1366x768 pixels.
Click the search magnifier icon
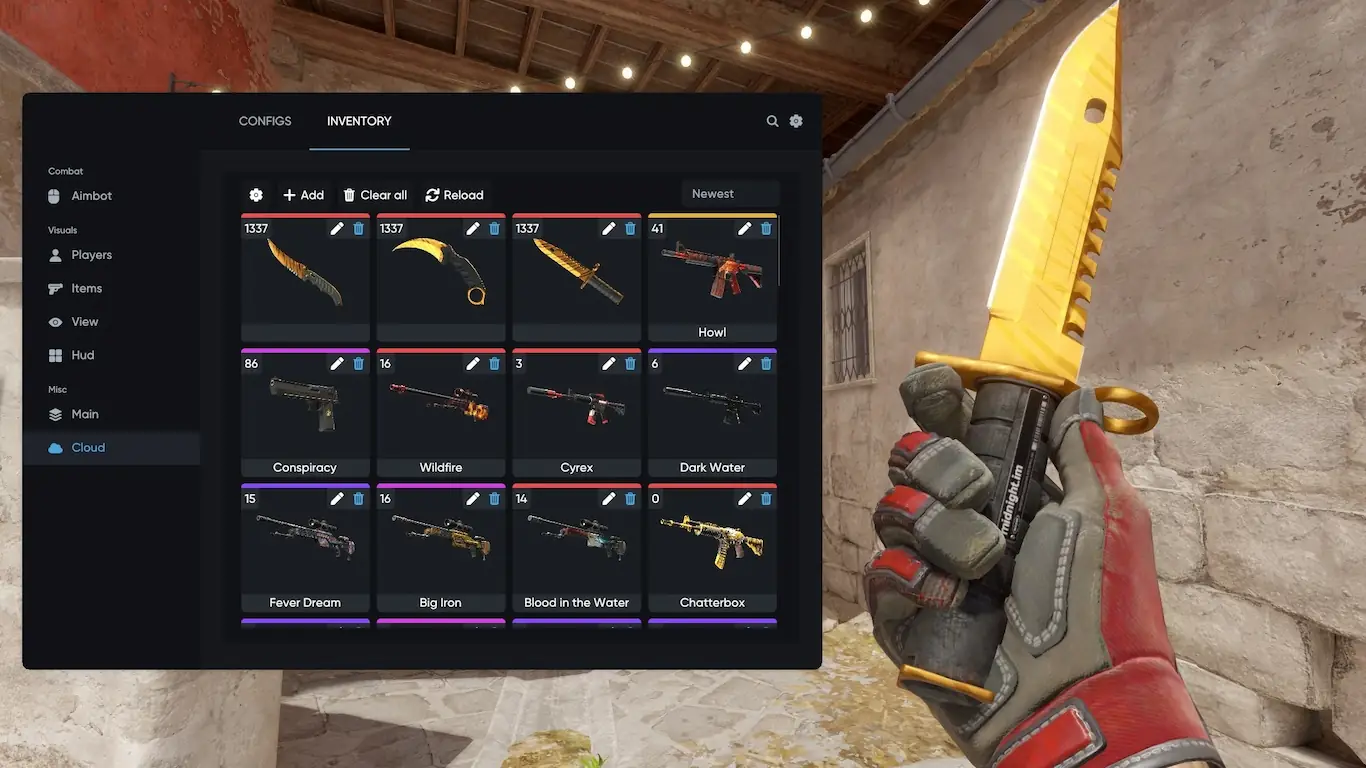(x=772, y=121)
